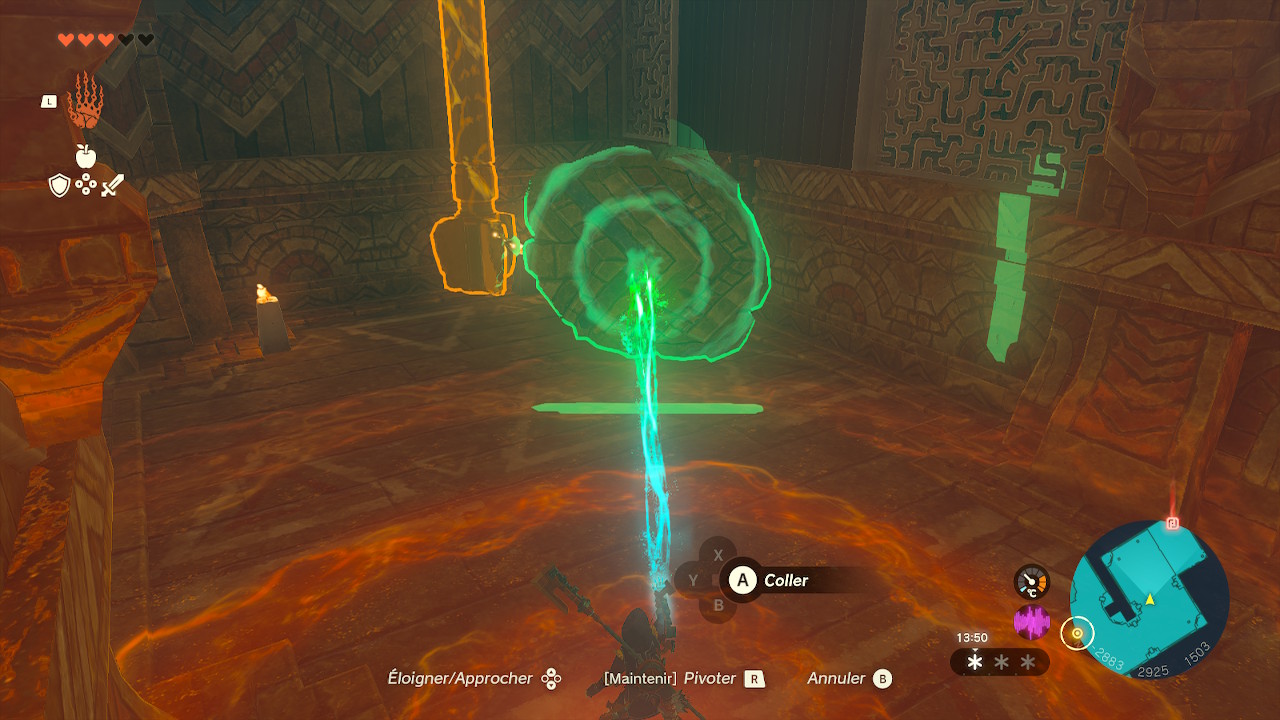Viewport: 1280px width, 720px height.
Task: Click the temperature gauge icon
Action: (1032, 582)
